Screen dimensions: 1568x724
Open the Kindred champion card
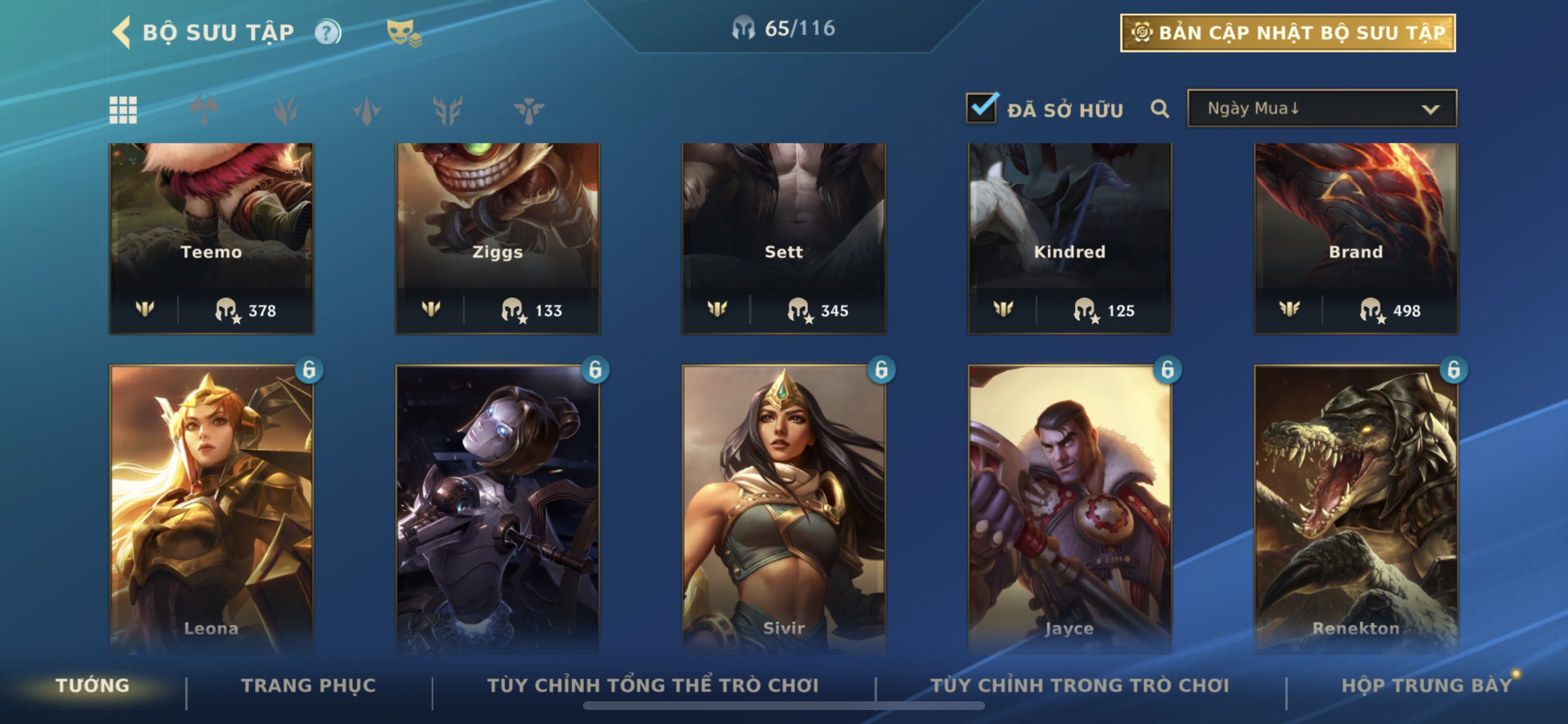pyautogui.click(x=1069, y=237)
